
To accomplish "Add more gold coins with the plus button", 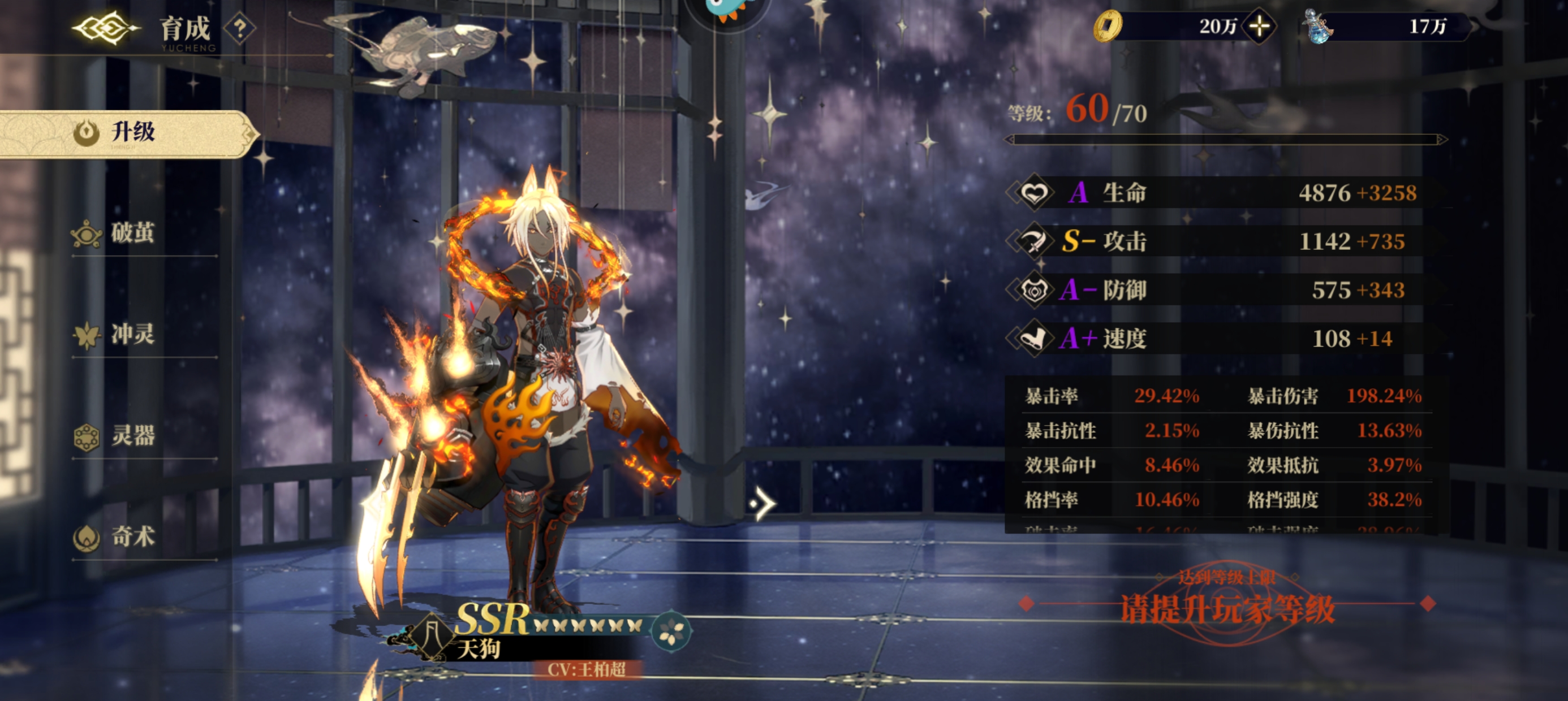I will point(1259,26).
